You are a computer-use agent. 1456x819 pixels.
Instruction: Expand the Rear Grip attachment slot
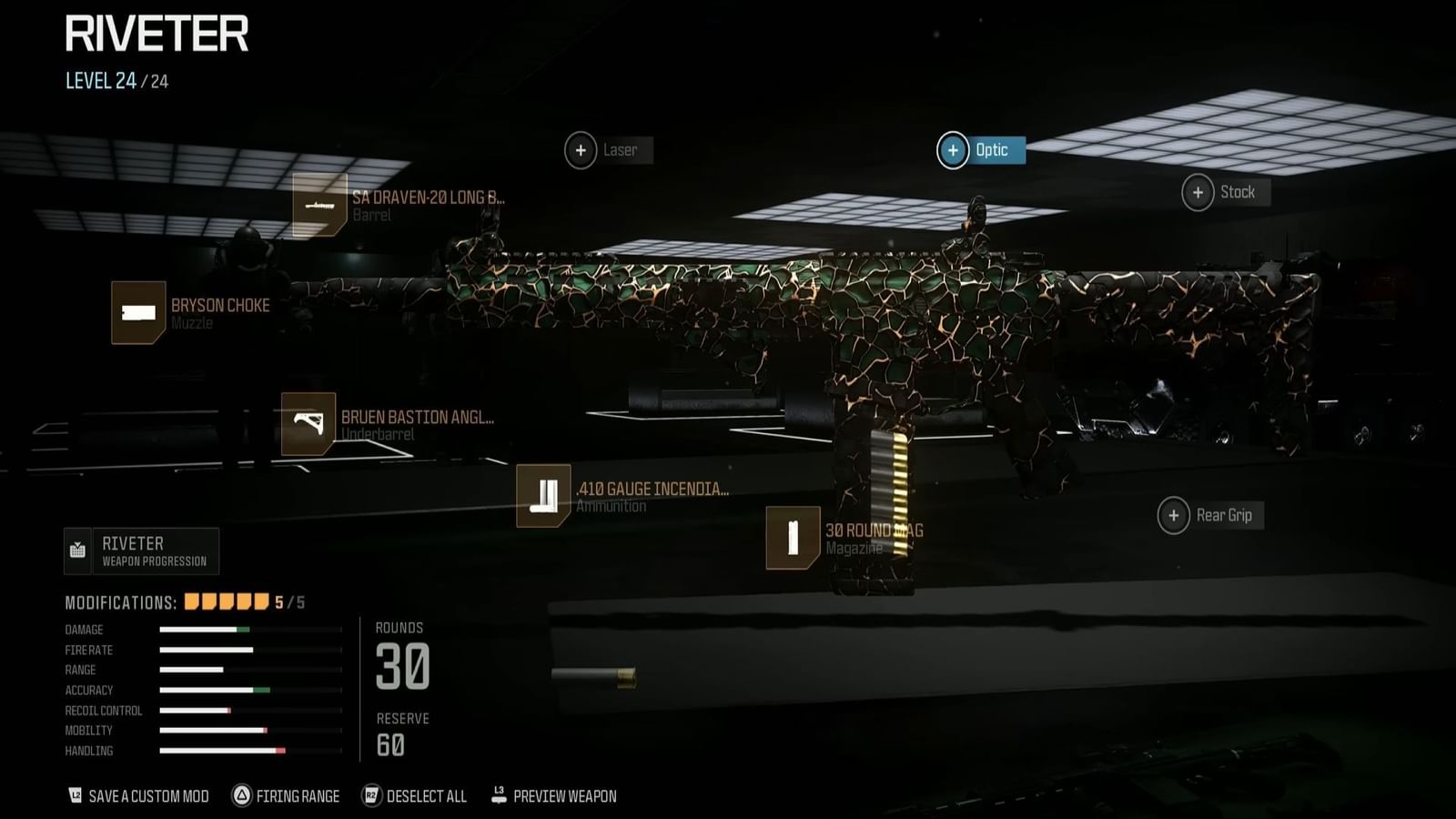pos(1174,515)
